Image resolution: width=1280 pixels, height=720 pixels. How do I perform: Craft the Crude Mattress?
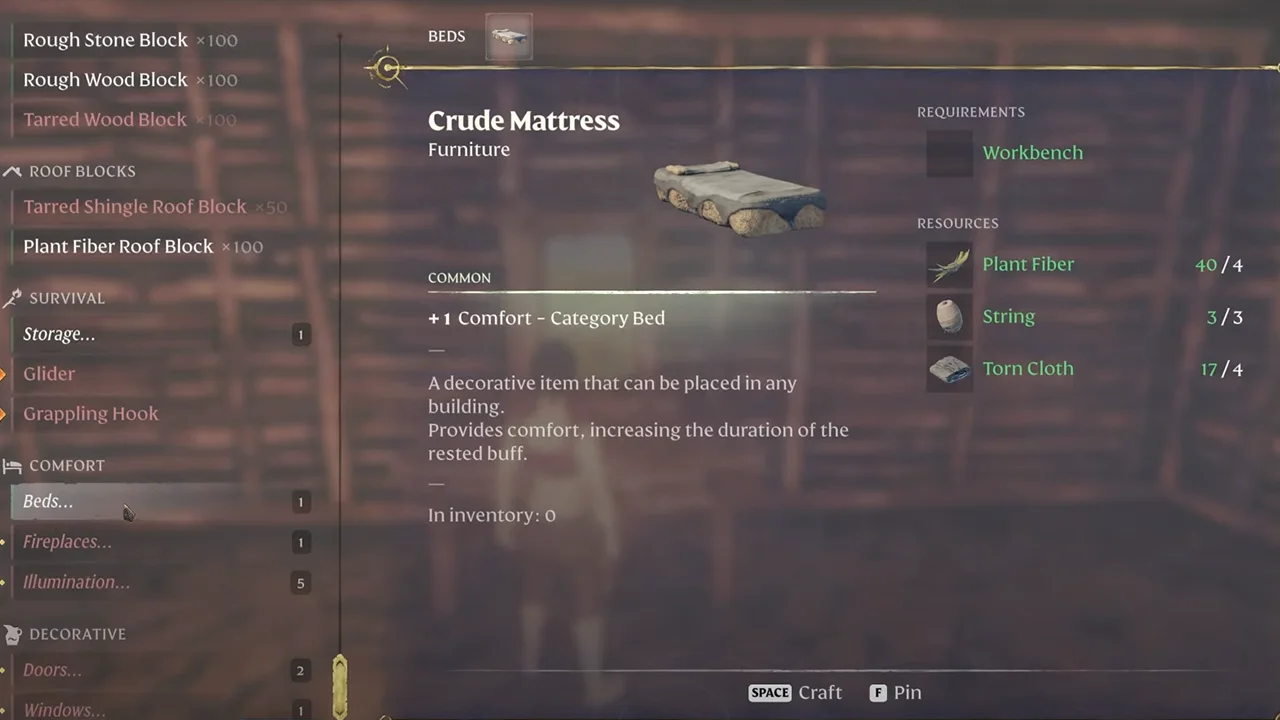pos(796,692)
